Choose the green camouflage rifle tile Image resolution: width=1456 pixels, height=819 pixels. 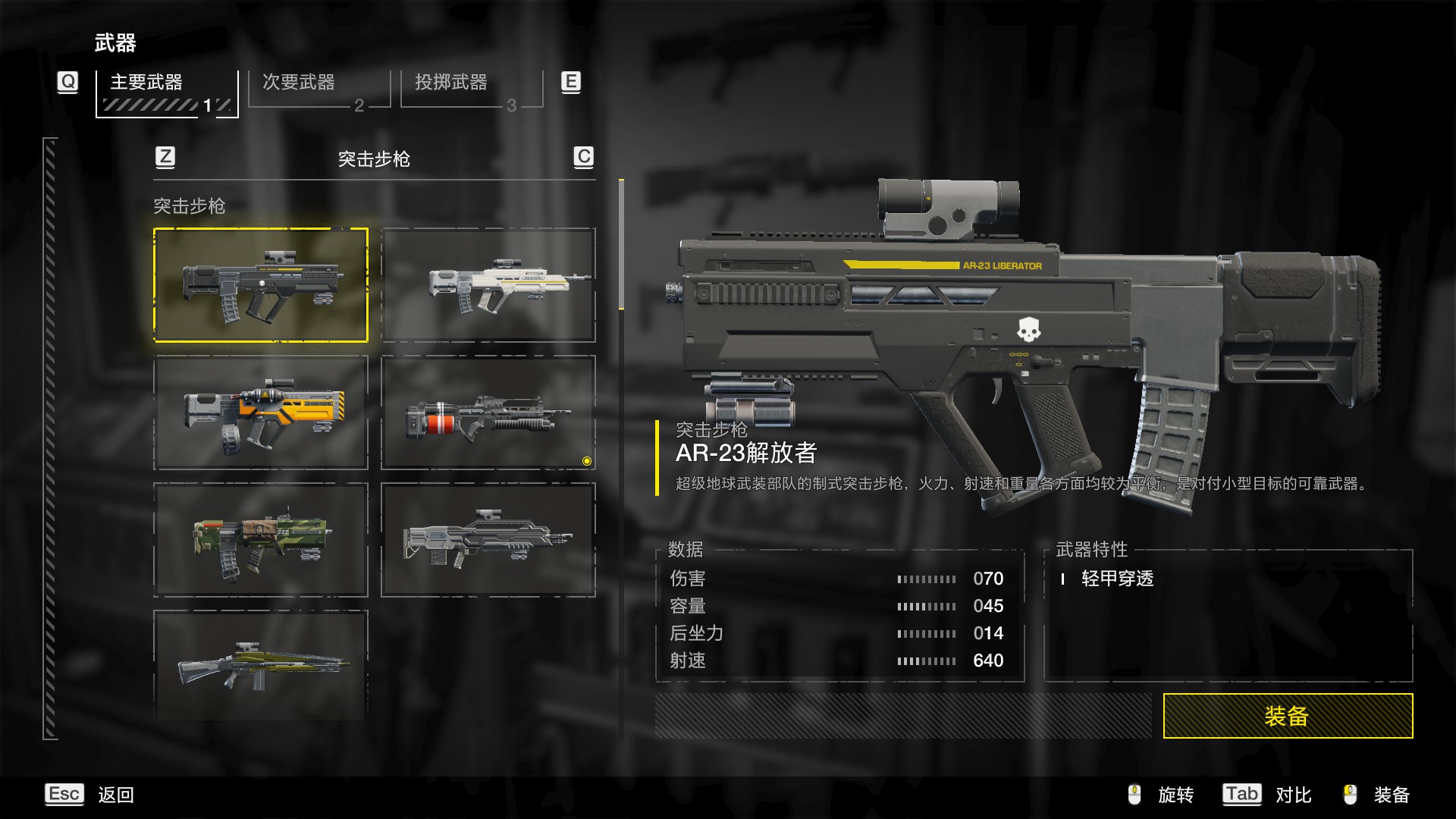(261, 540)
